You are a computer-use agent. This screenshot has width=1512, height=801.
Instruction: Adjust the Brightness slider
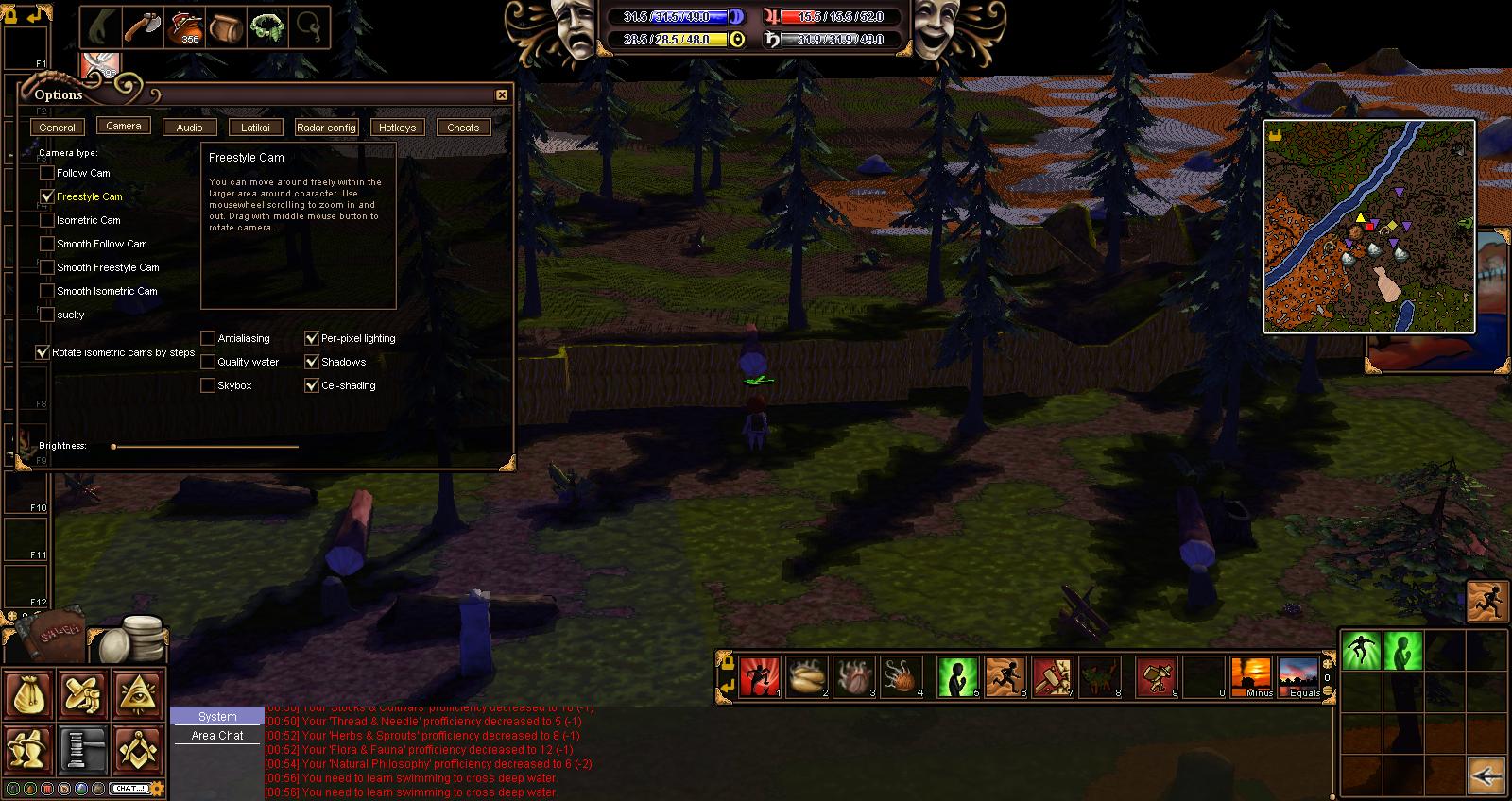click(x=113, y=447)
